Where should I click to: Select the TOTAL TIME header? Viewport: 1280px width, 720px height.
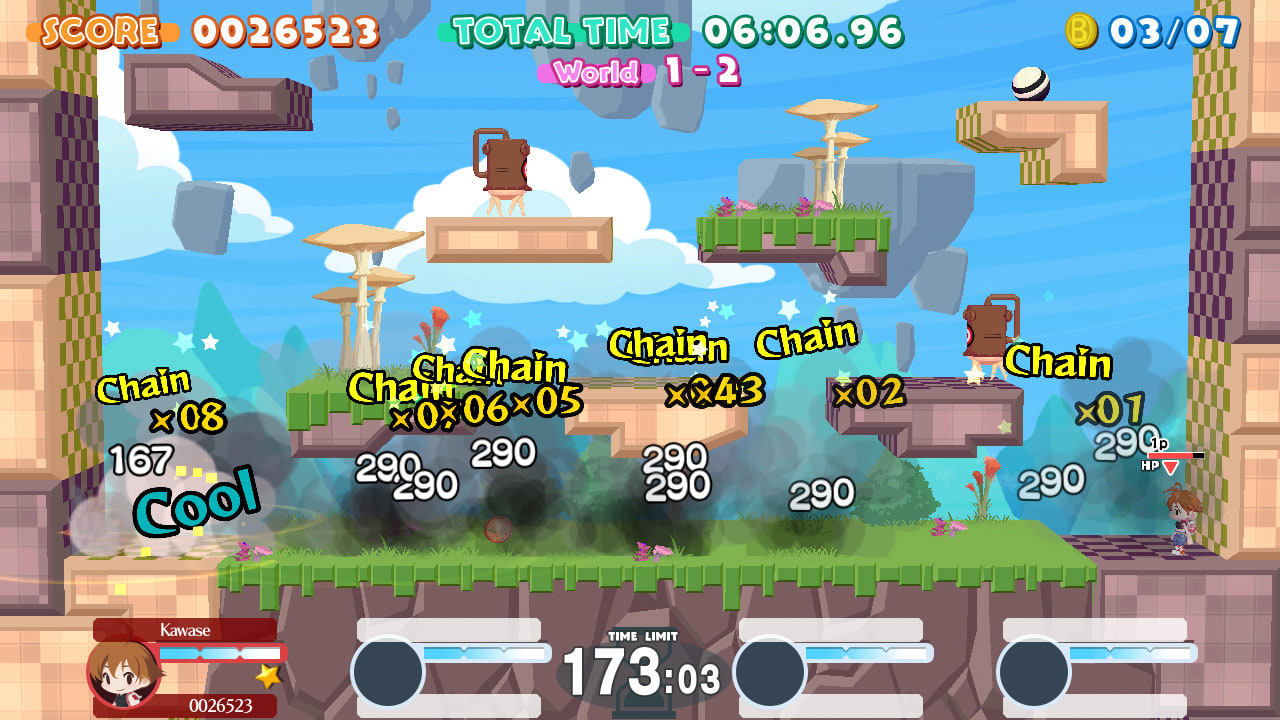560,31
